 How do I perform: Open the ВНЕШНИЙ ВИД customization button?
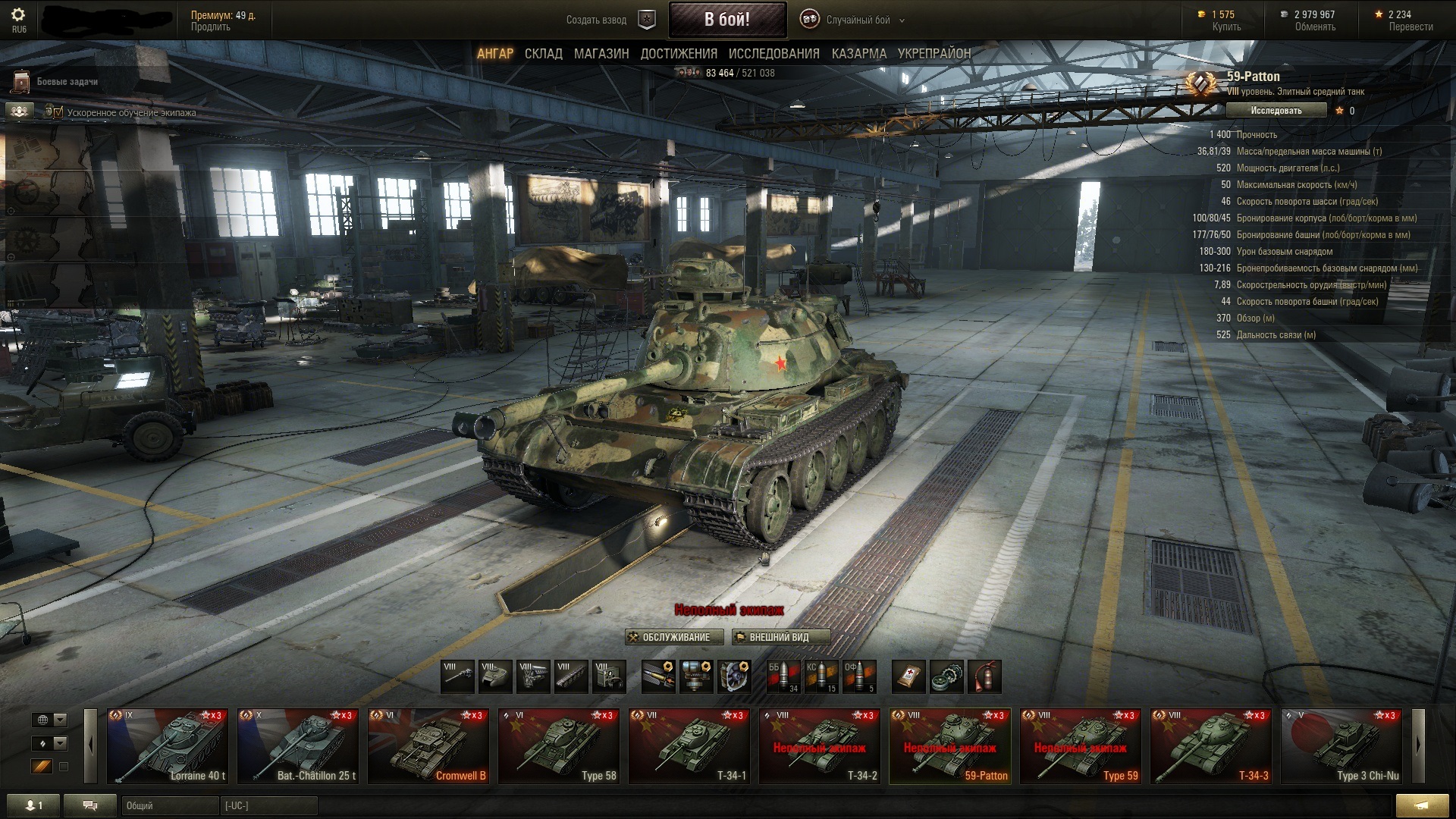[780, 637]
